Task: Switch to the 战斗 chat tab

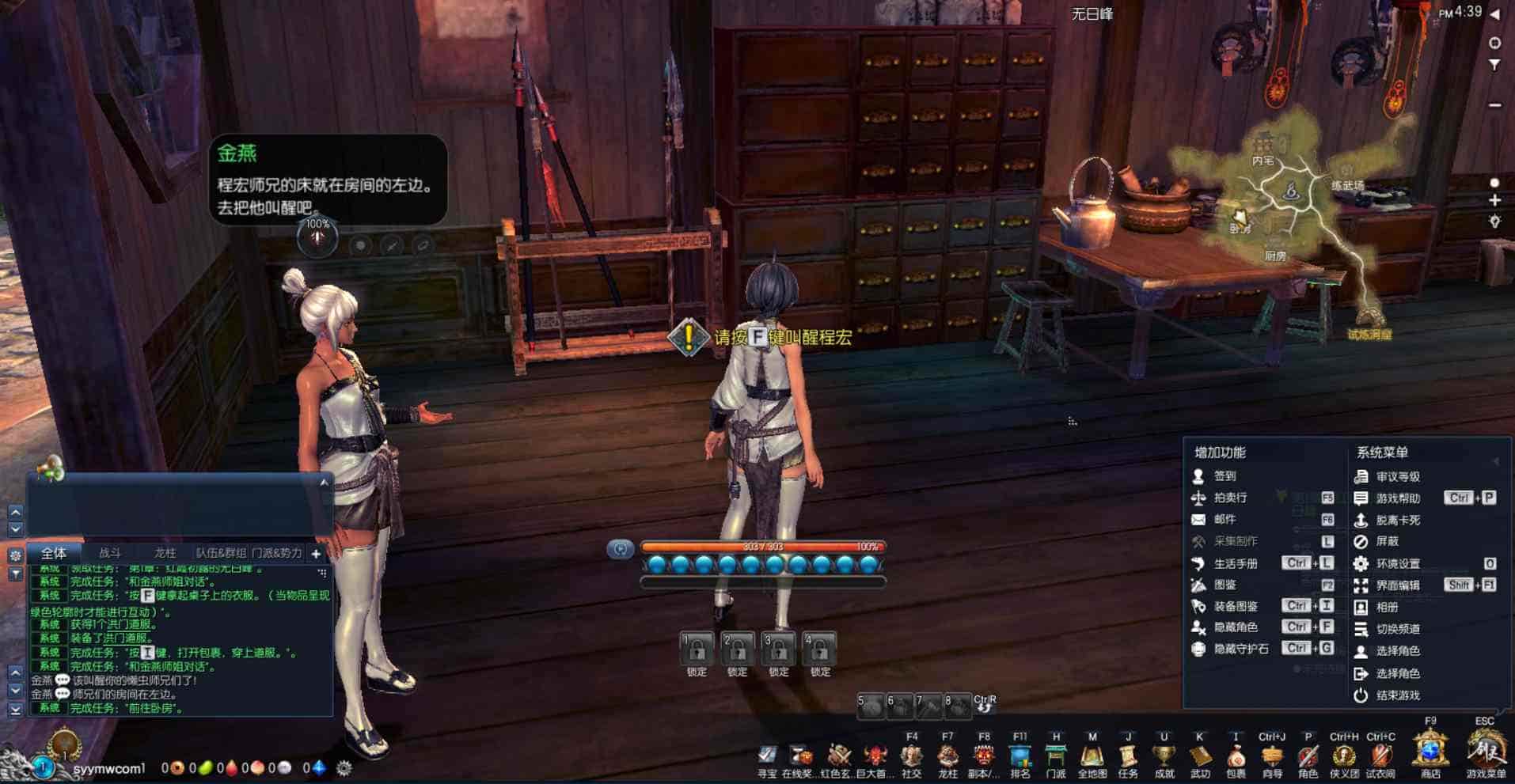Action: point(110,553)
